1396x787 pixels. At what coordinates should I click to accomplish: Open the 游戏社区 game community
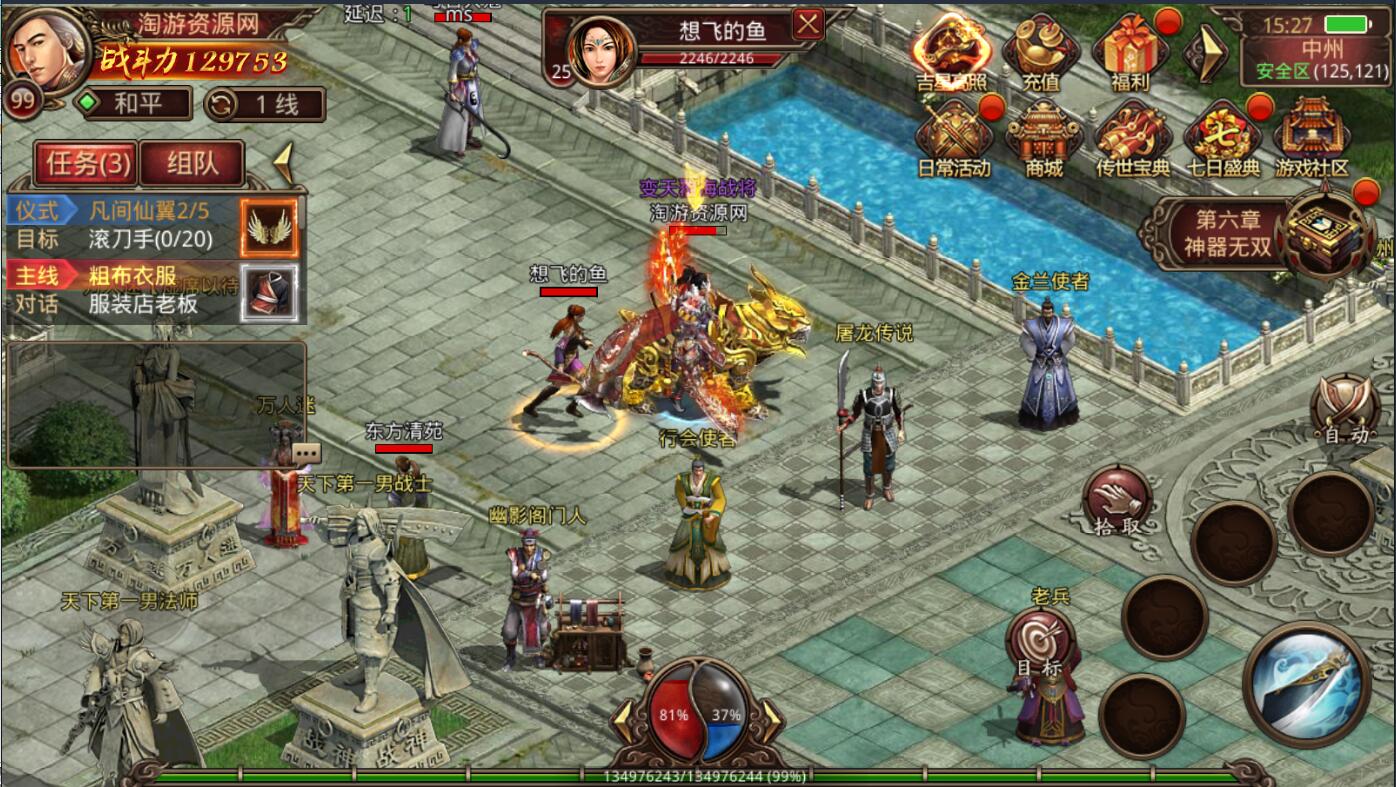click(1311, 139)
